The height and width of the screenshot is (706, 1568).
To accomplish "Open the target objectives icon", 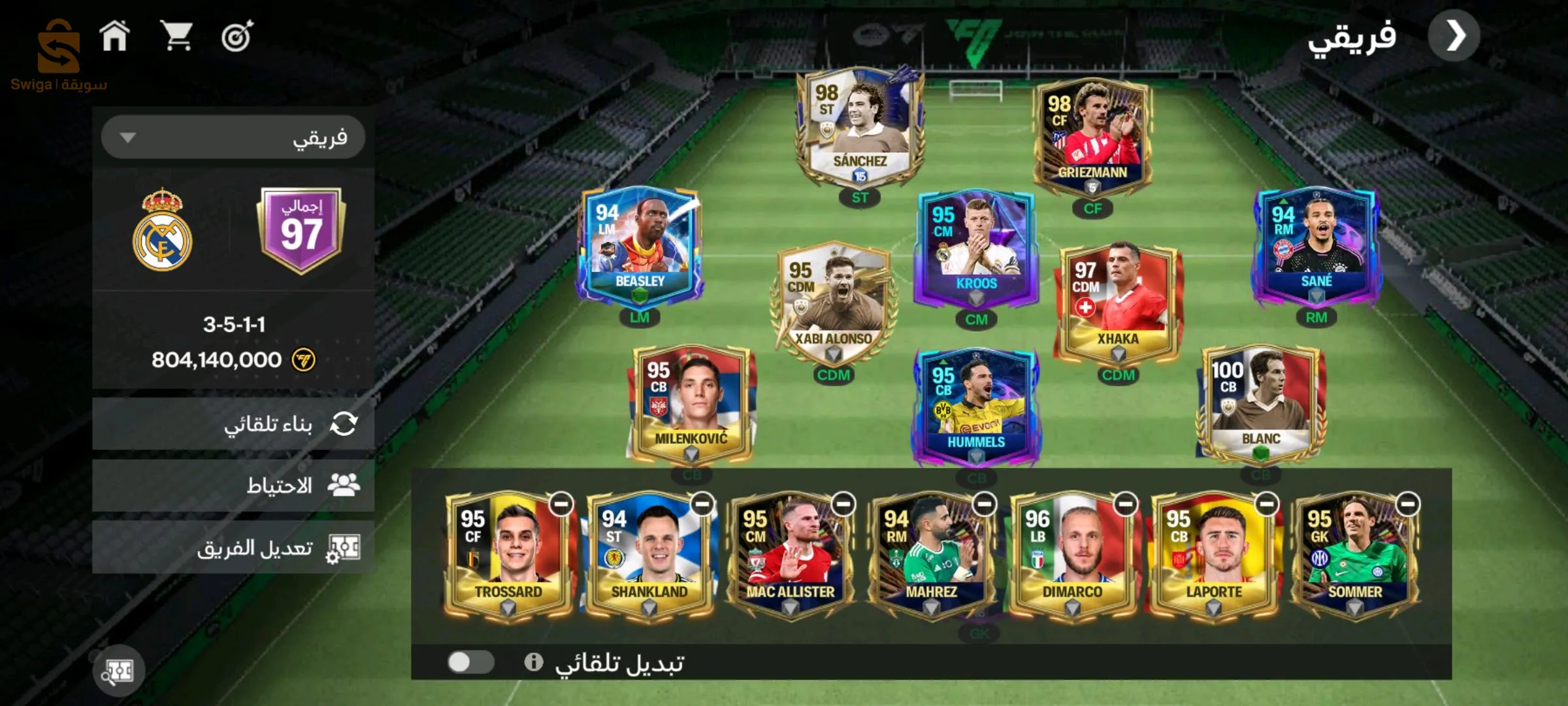I will 237,37.
